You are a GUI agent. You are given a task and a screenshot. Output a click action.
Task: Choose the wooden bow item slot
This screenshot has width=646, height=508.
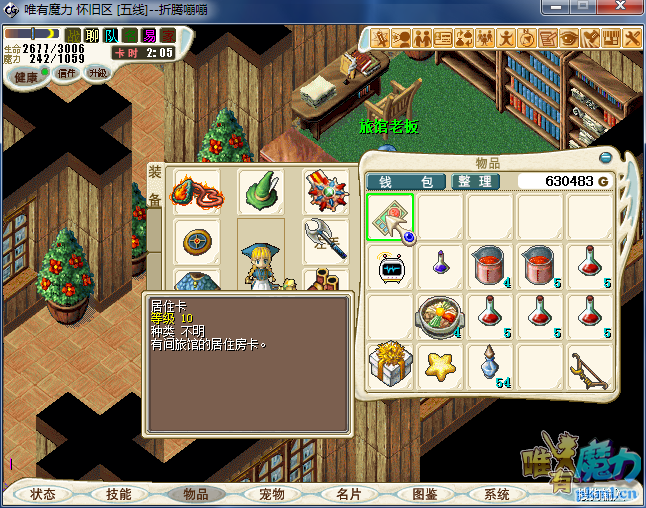pos(590,365)
